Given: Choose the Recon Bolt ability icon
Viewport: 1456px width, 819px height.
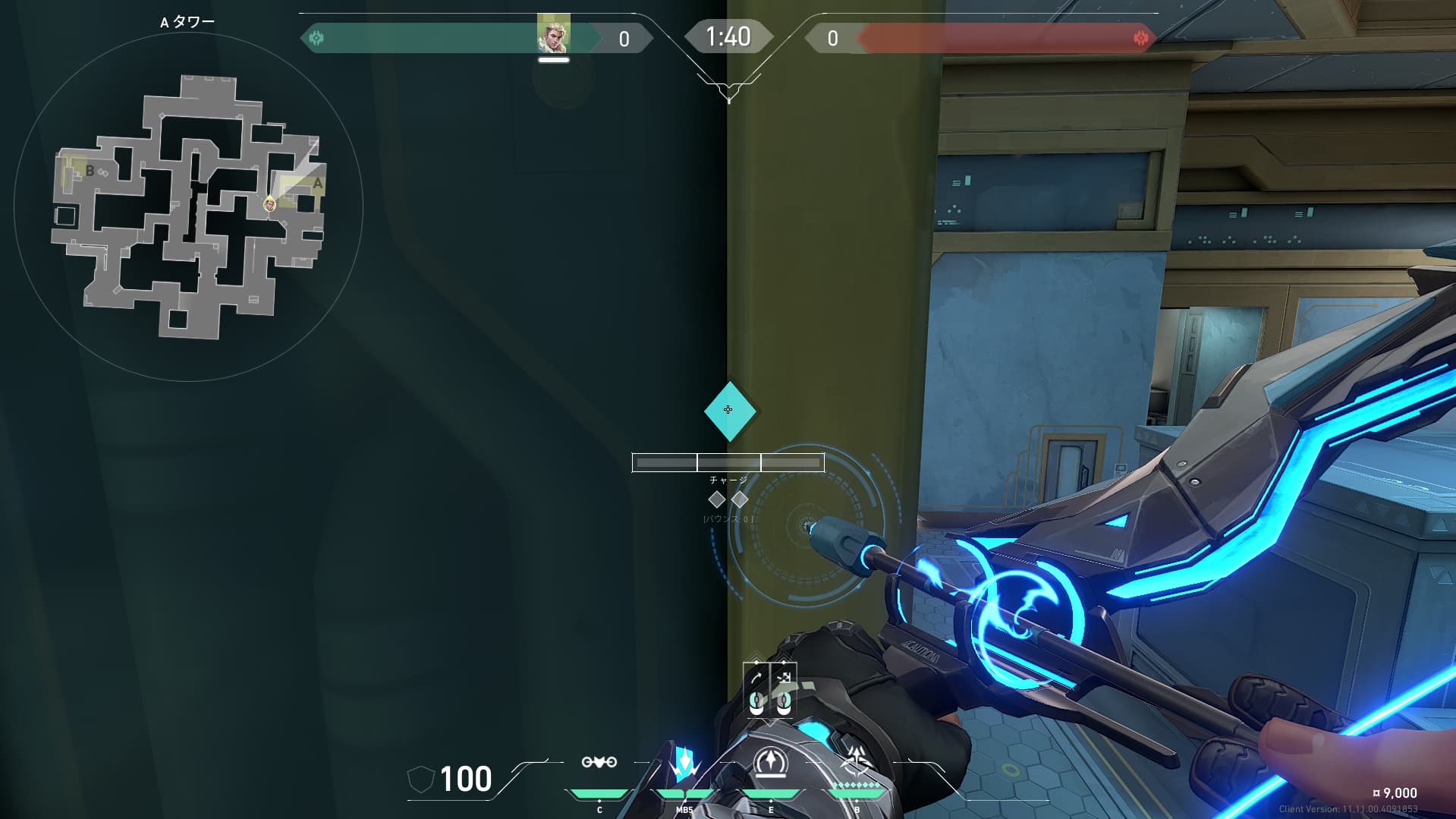Looking at the screenshot, I should pos(771,762).
